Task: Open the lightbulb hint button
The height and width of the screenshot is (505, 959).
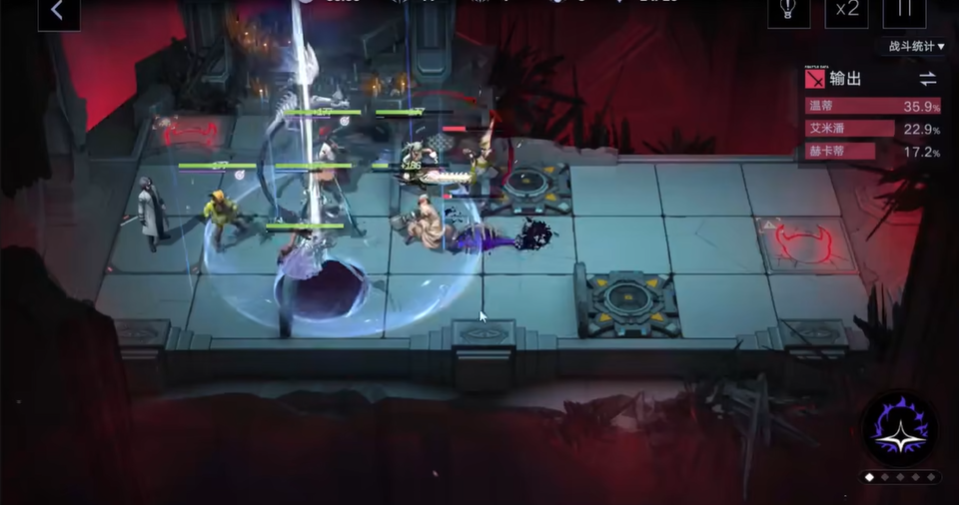Action: pos(788,12)
